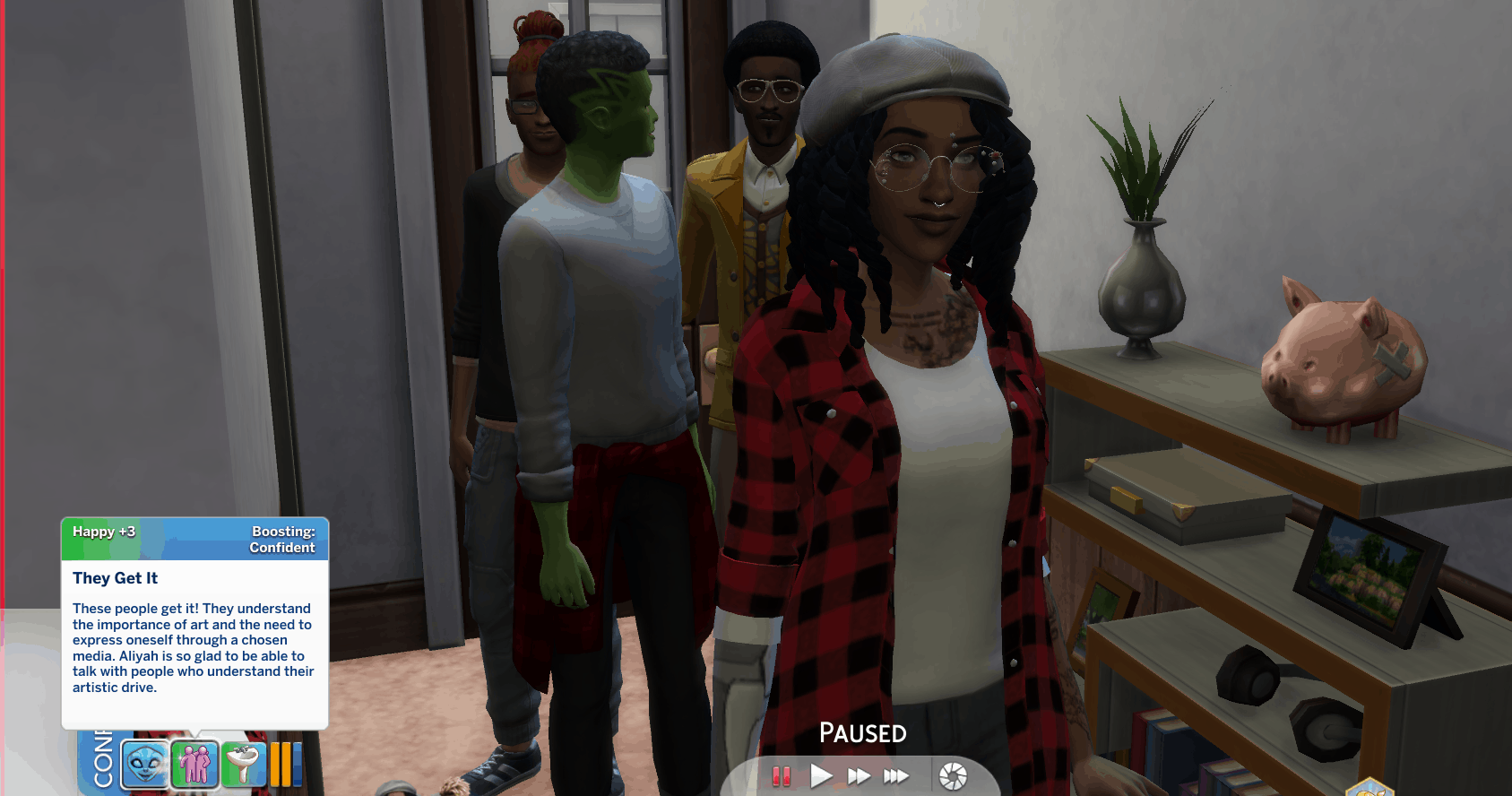The width and height of the screenshot is (1512, 796).
Task: Activate triple-arrow ultra speed
Action: (x=896, y=776)
